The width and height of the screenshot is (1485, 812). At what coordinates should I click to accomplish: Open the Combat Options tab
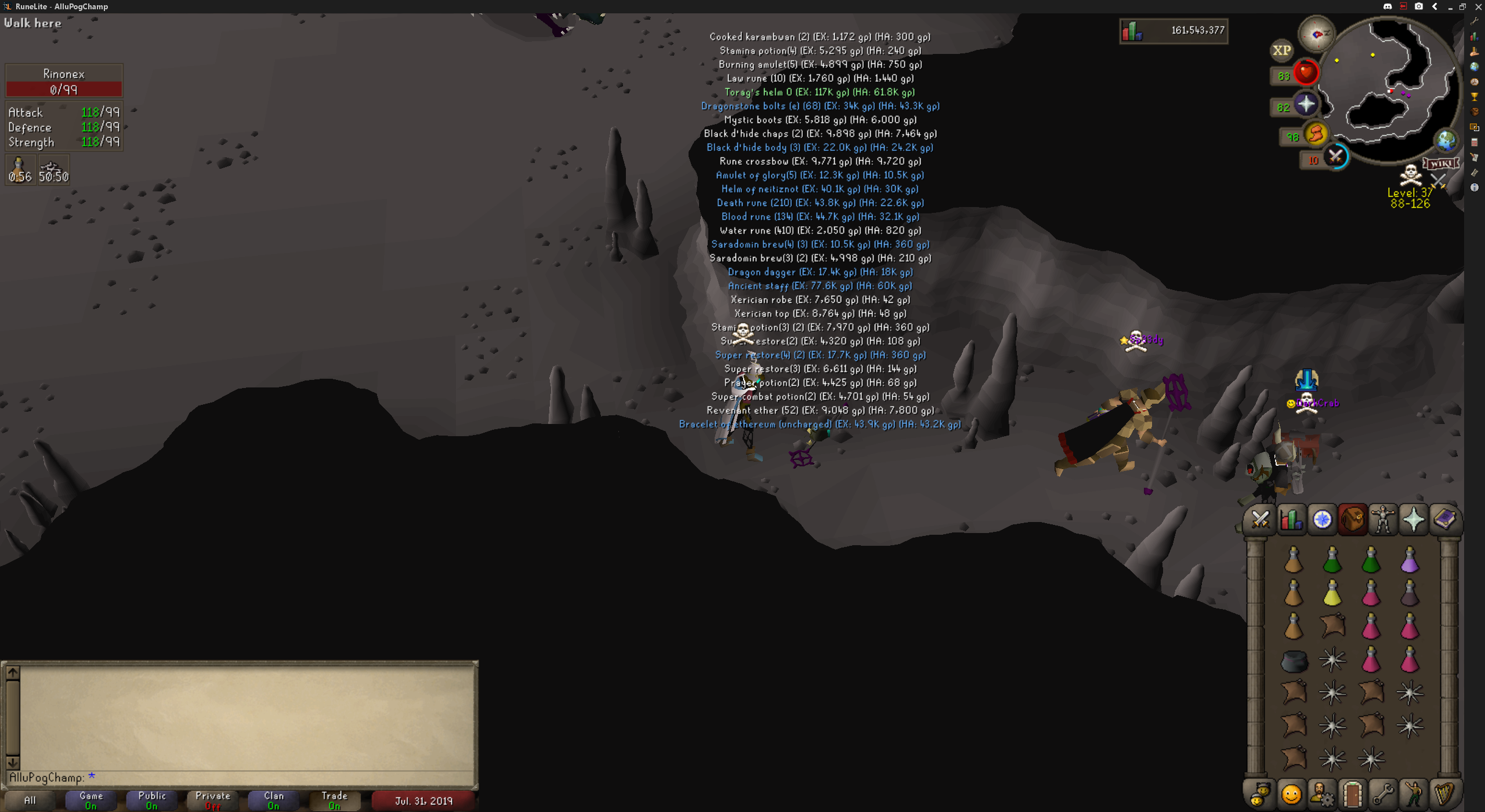tap(1260, 519)
